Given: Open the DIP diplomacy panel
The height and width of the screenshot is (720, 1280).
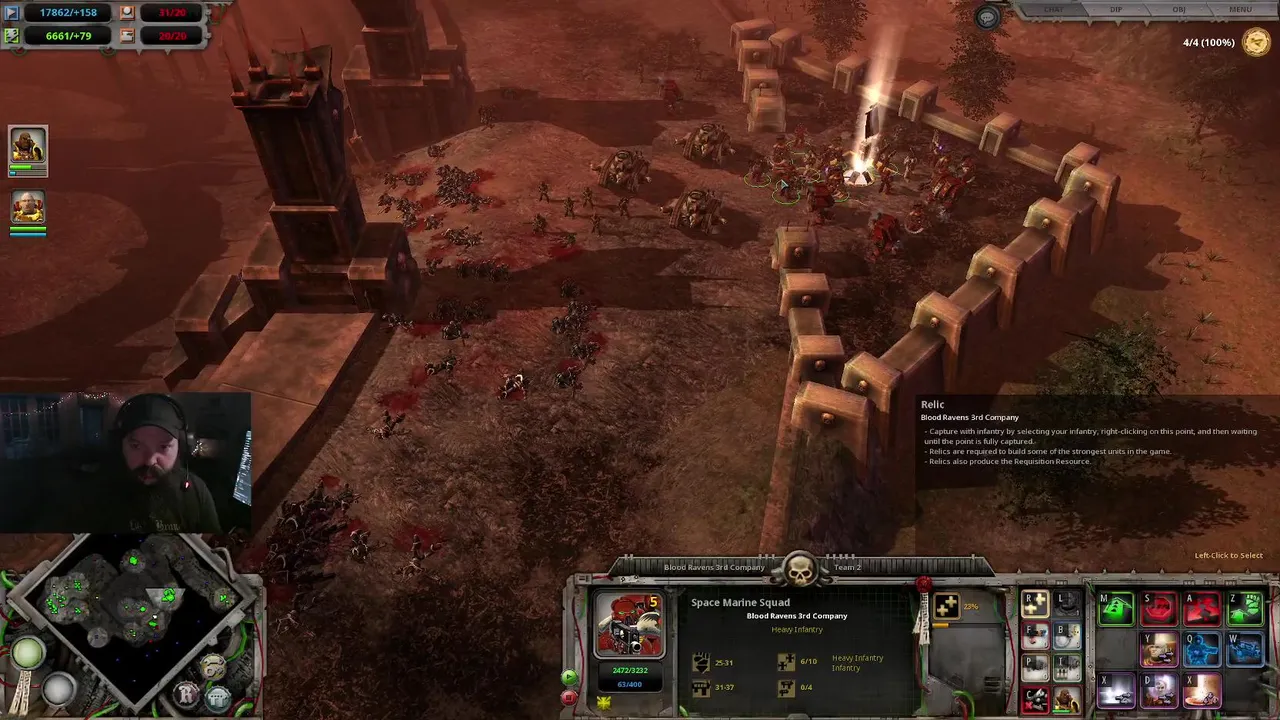Looking at the screenshot, I should (x=1116, y=10).
